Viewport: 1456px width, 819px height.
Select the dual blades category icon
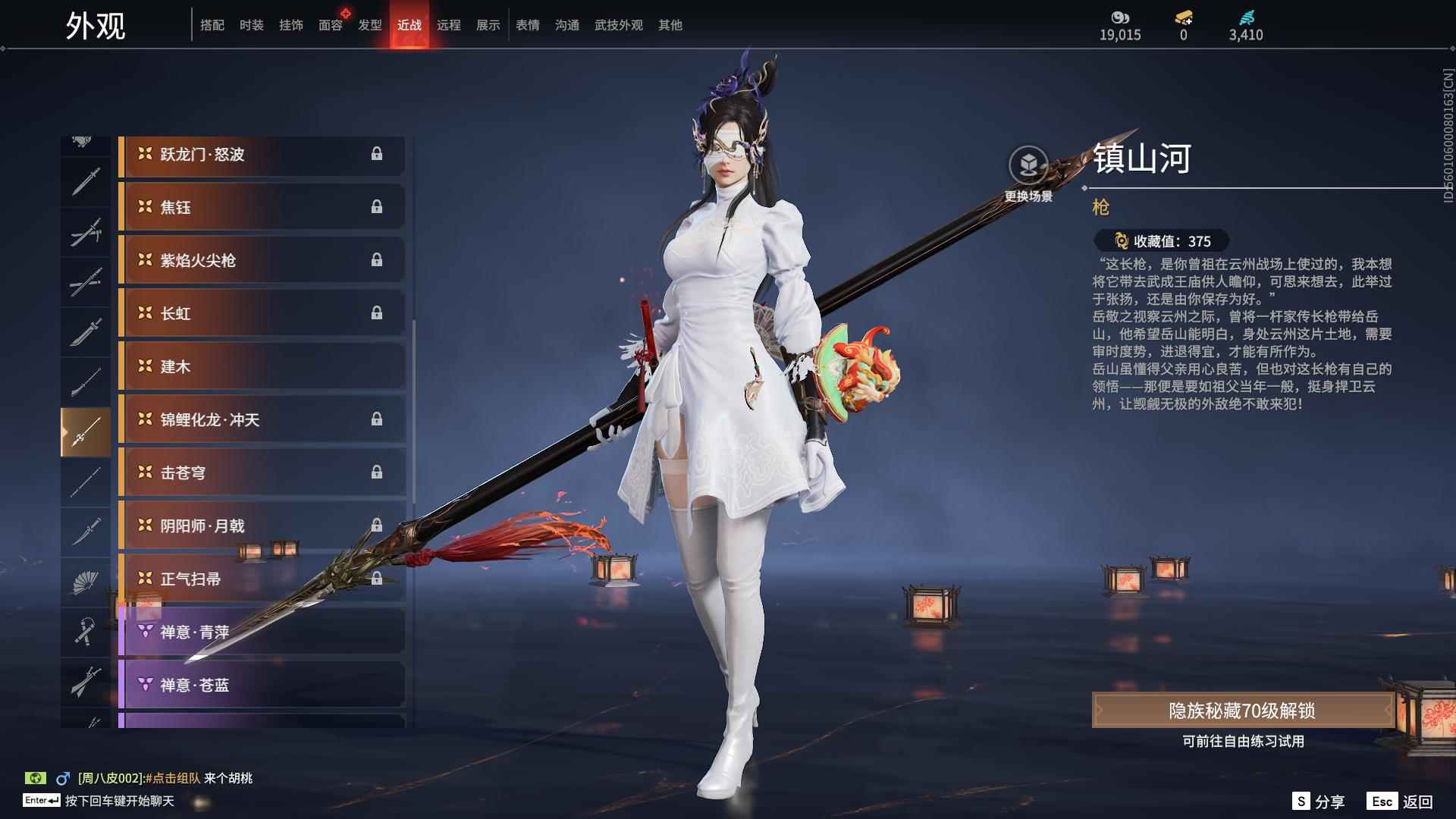tap(86, 231)
